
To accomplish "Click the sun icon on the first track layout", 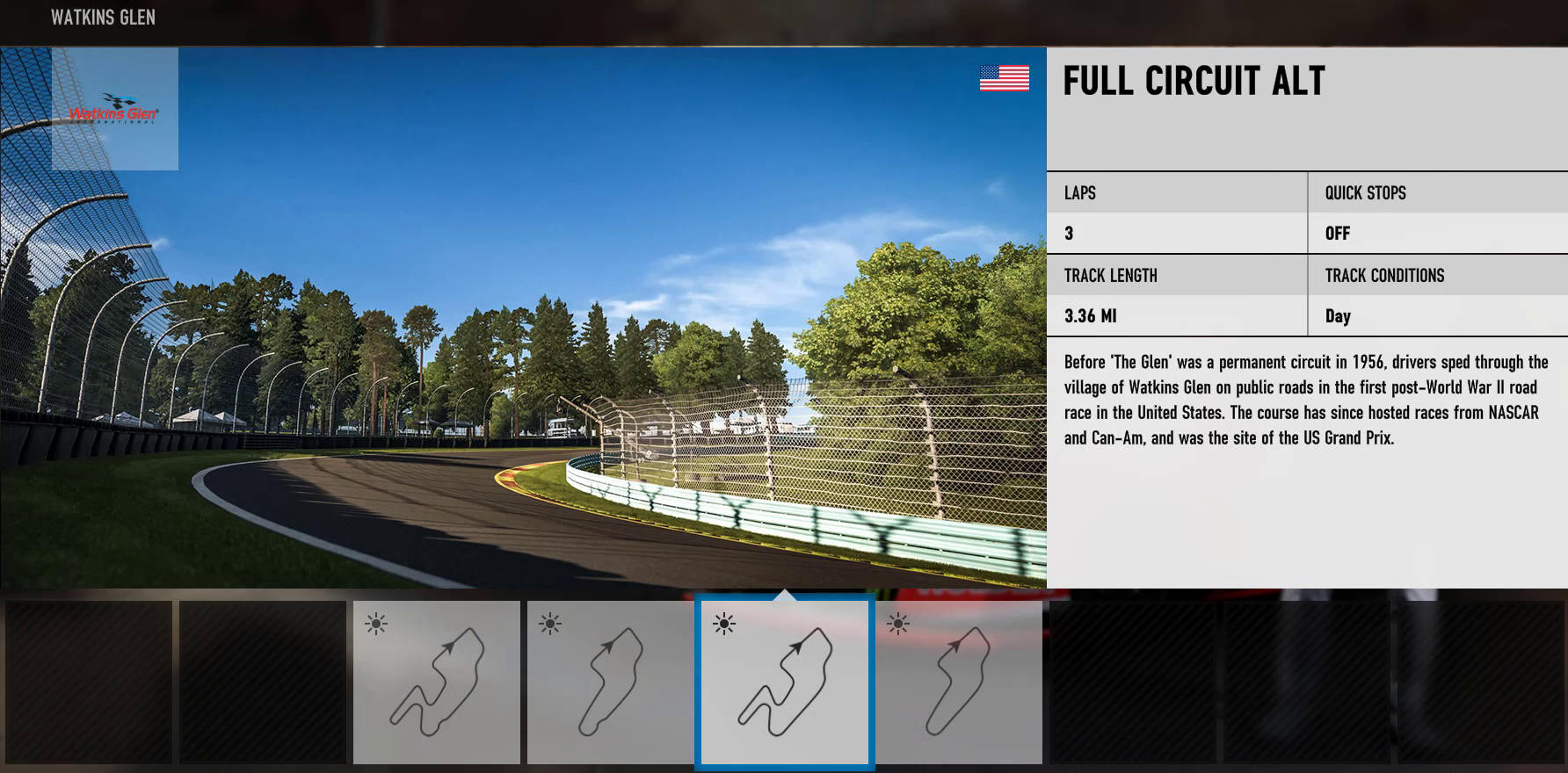I will (x=378, y=624).
